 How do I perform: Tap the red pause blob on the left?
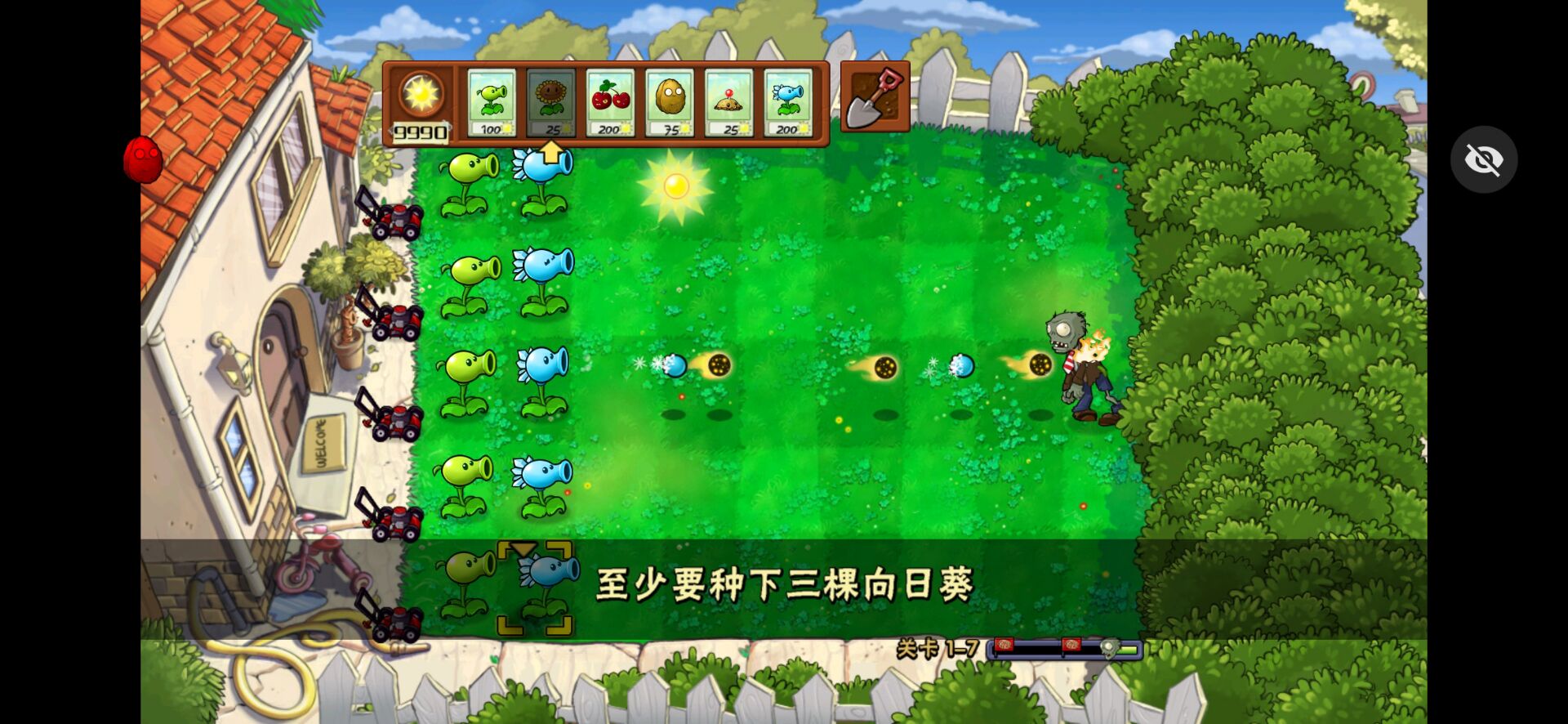(x=144, y=159)
